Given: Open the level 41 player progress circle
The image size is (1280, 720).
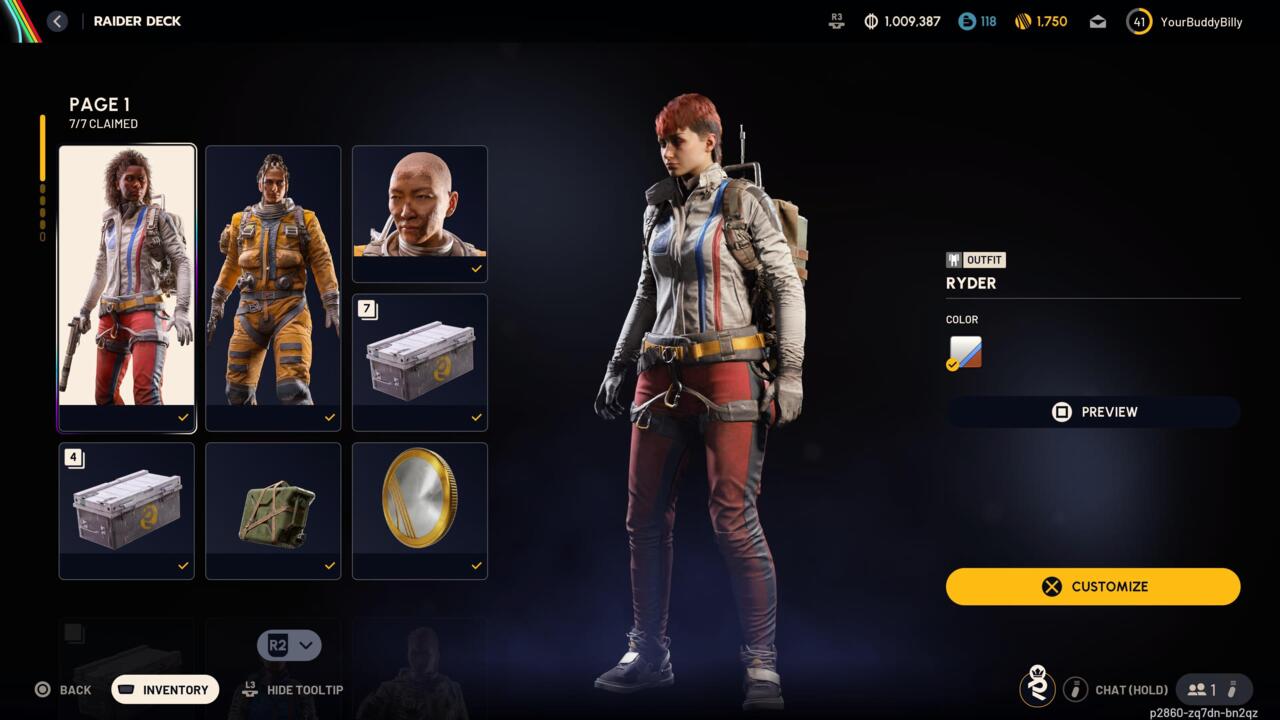Looking at the screenshot, I should (1138, 21).
